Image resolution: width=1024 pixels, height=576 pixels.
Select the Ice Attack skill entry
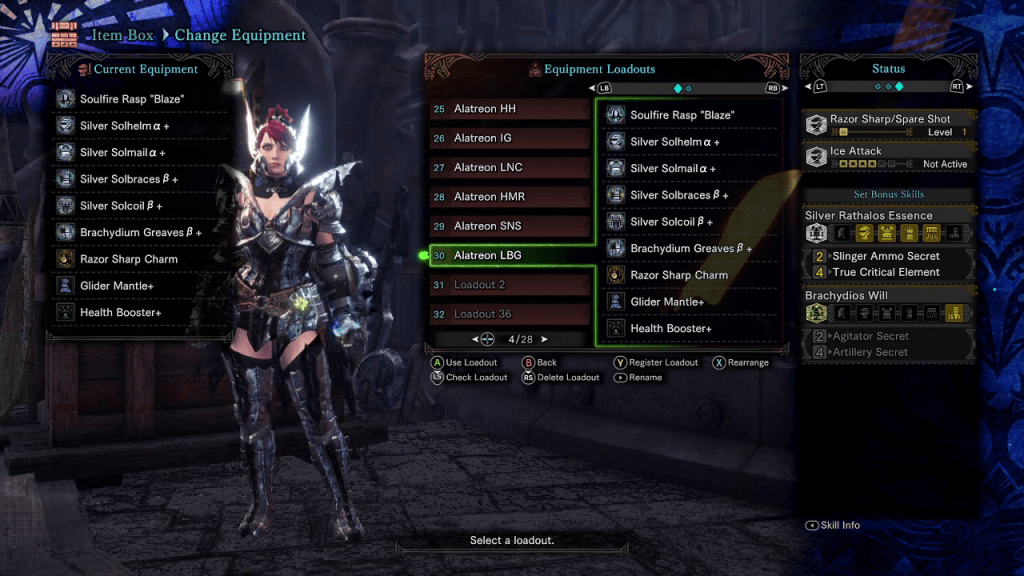(x=888, y=157)
